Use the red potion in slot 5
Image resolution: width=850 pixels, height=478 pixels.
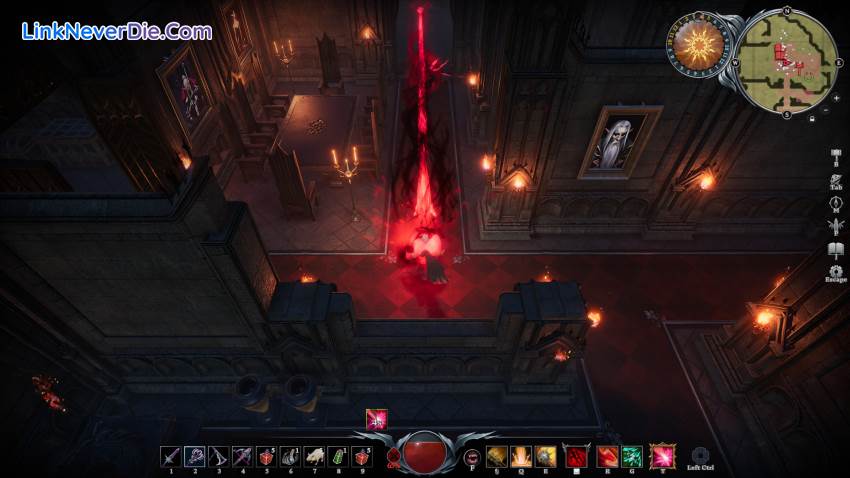pos(265,457)
